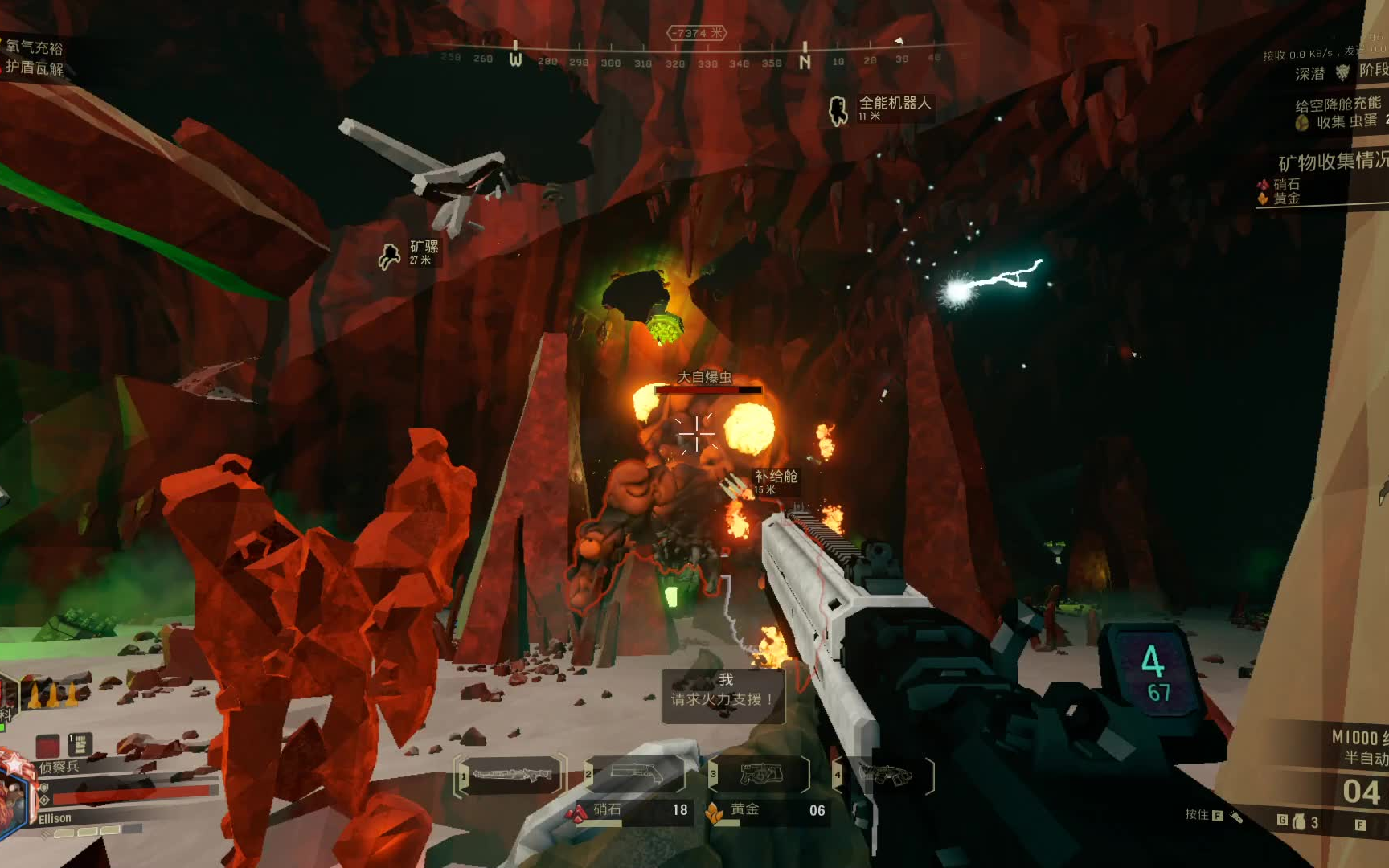The width and height of the screenshot is (1389, 868).
Task: Select the grenade count icon
Action: [x=1299, y=821]
